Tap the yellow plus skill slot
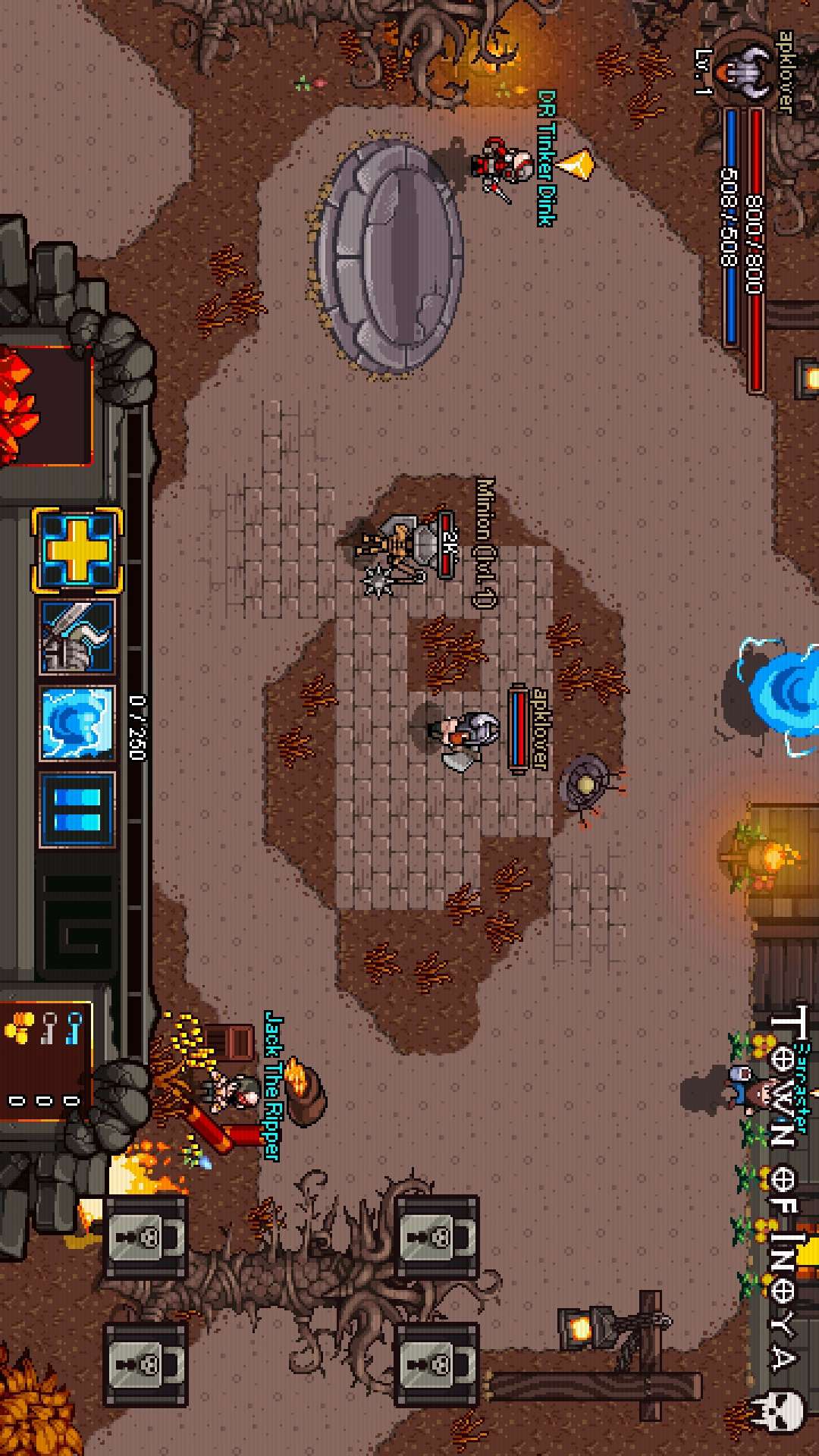Viewport: 819px width, 1456px height. (77, 549)
